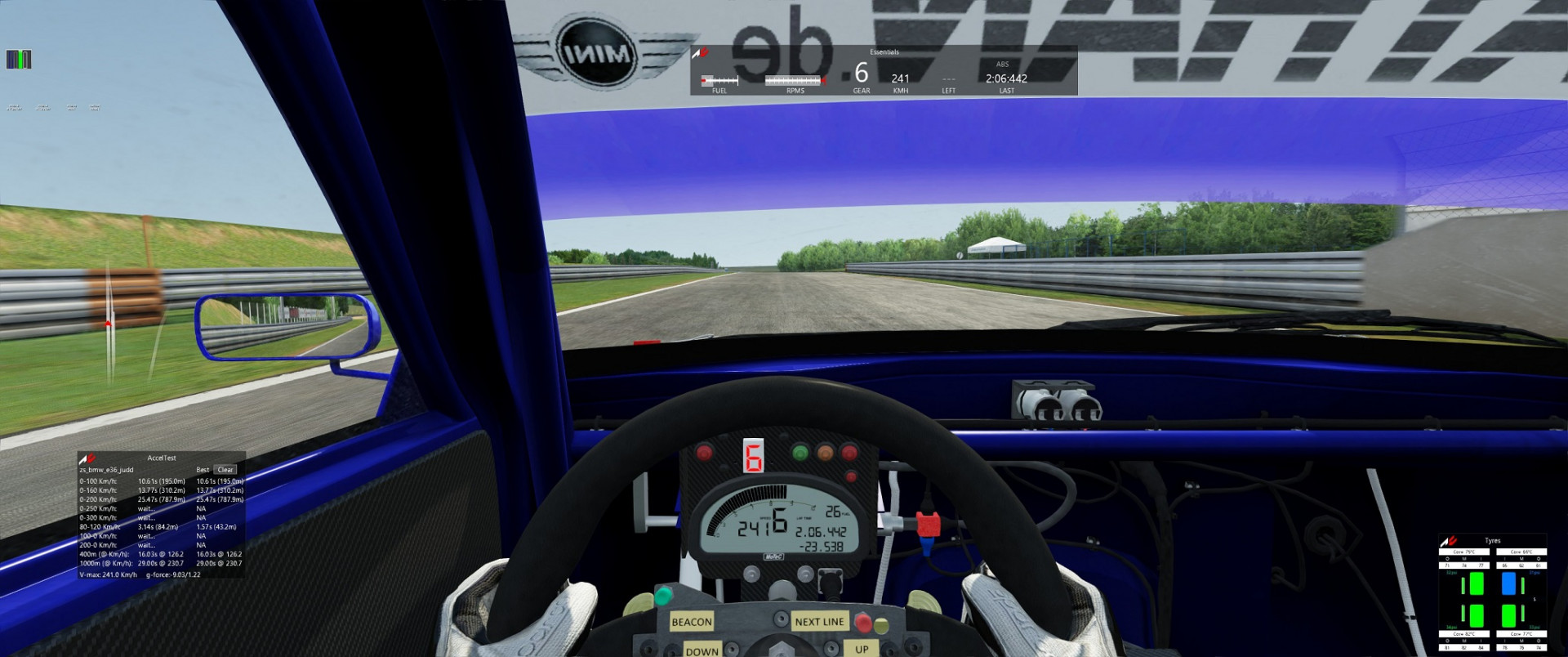1568x657 pixels.
Task: Toggle the orange button on the dash panel
Action: point(824,454)
